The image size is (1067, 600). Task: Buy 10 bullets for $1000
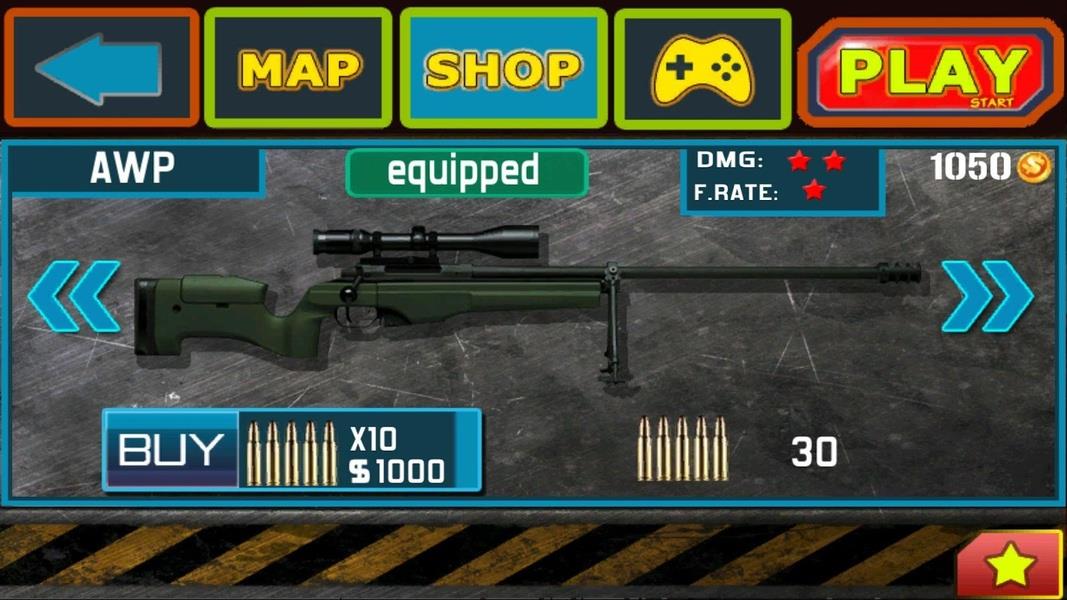click(x=292, y=451)
